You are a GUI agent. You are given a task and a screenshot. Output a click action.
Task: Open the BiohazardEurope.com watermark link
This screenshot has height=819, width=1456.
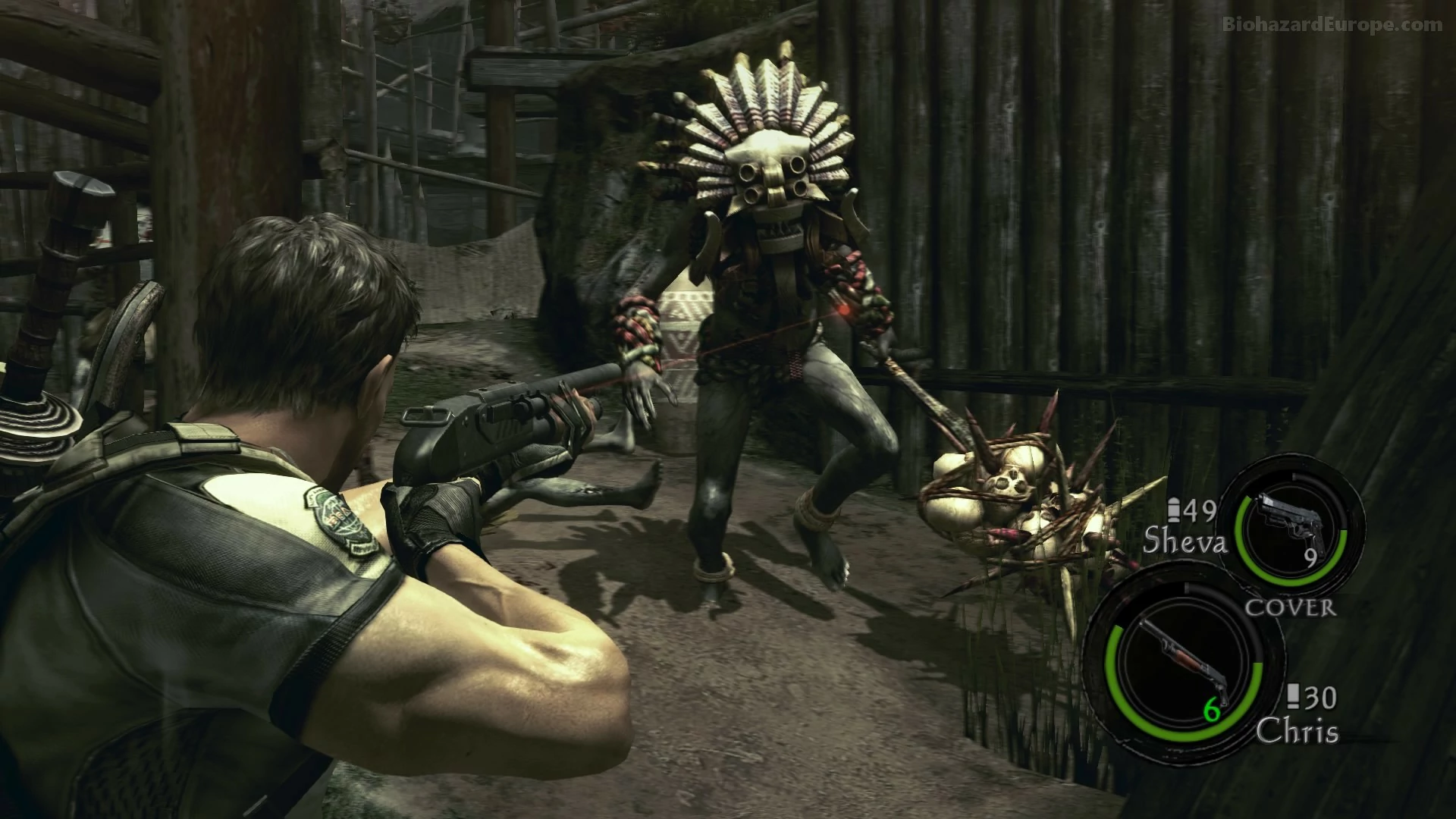pos(1335,25)
